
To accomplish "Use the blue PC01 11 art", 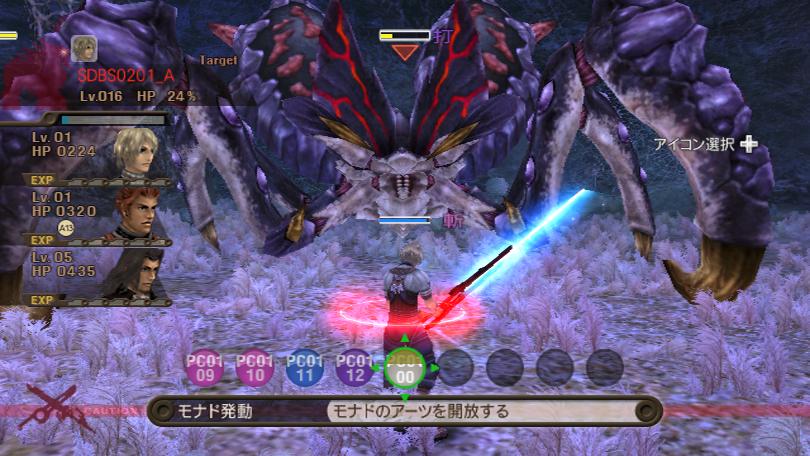I will point(305,368).
